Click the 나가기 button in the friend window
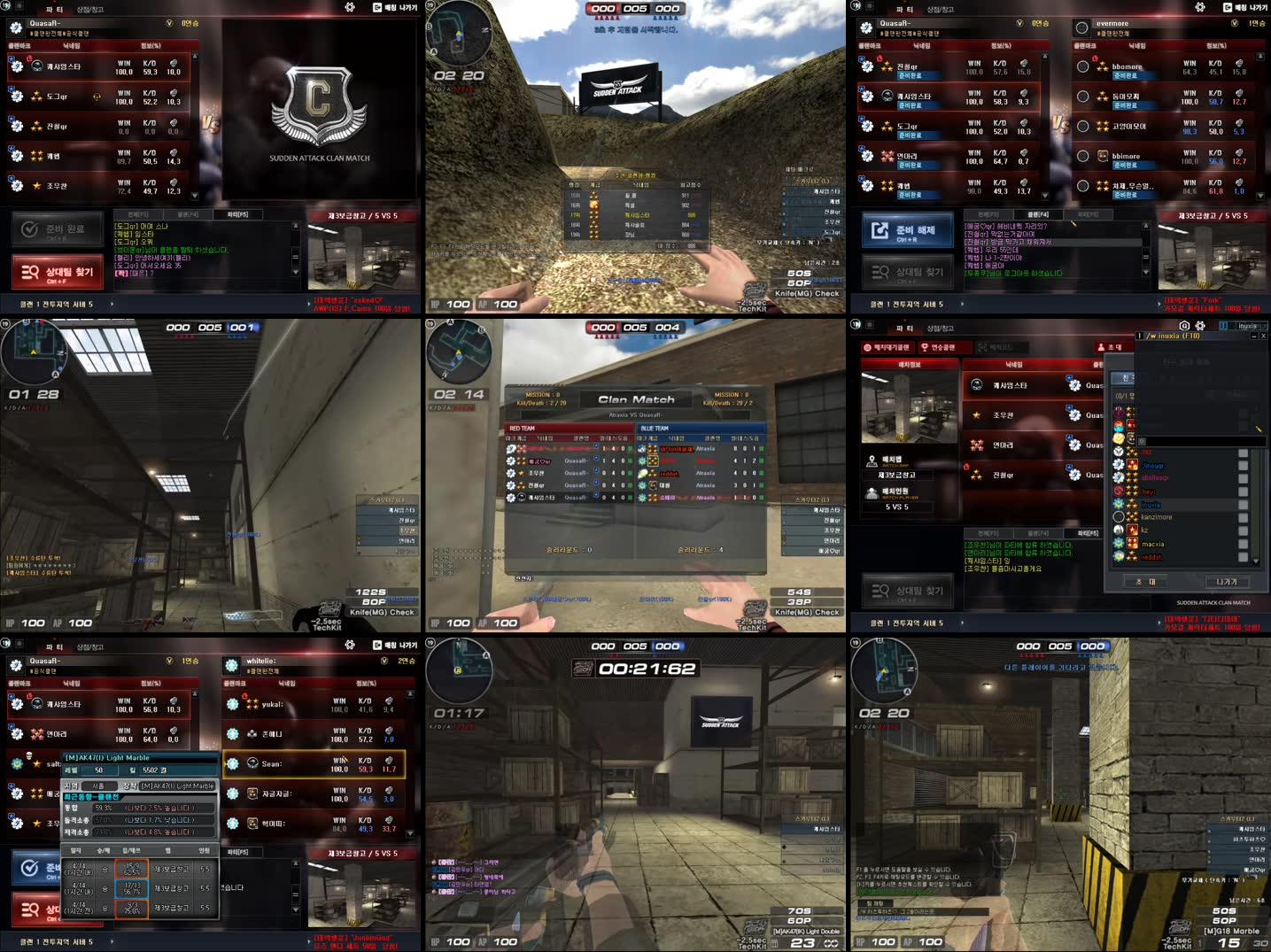Image resolution: width=1271 pixels, height=952 pixels. tap(1228, 582)
